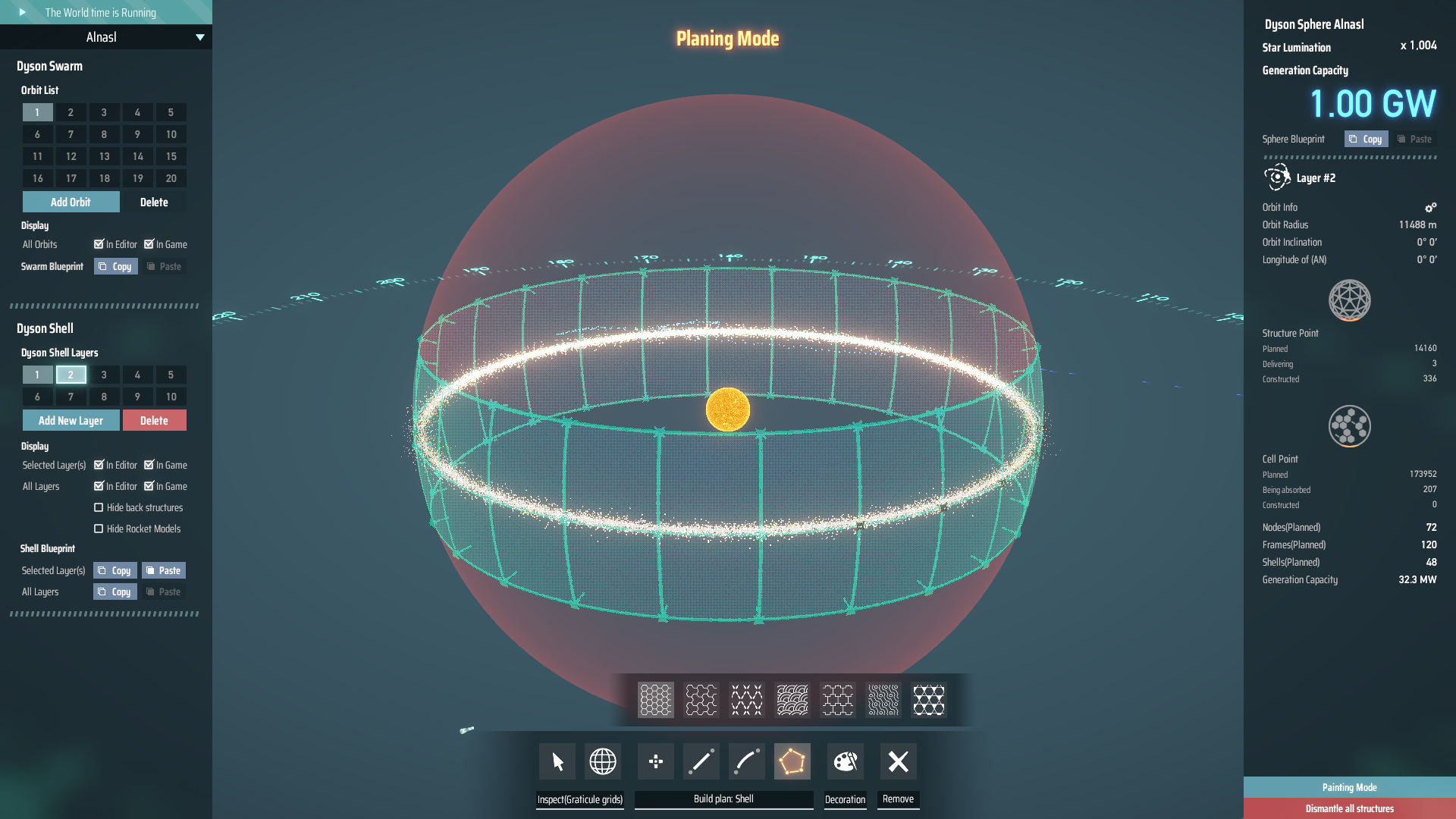Screen dimensions: 1456x819
Task: Select the node placement tool
Action: (x=655, y=761)
